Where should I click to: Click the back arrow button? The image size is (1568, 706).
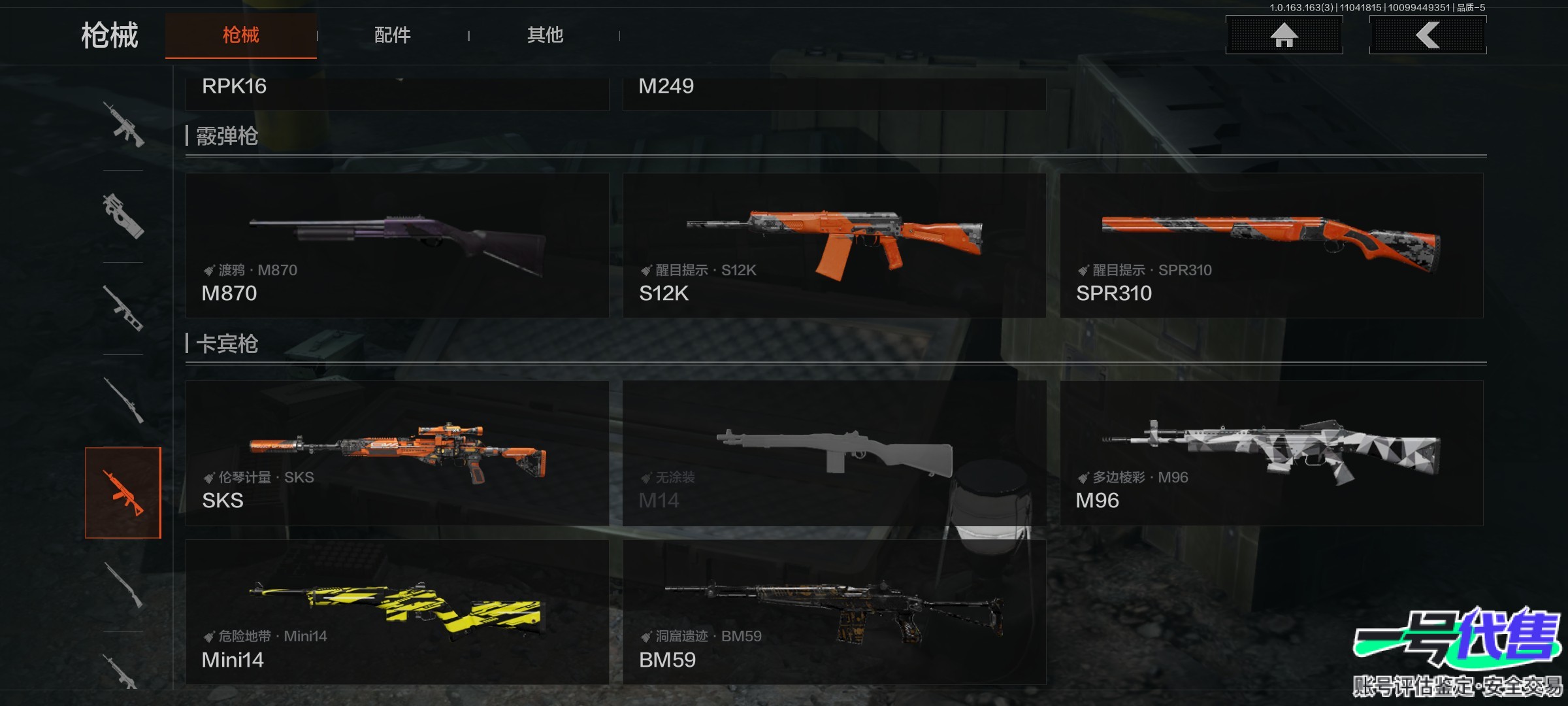coord(1428,35)
